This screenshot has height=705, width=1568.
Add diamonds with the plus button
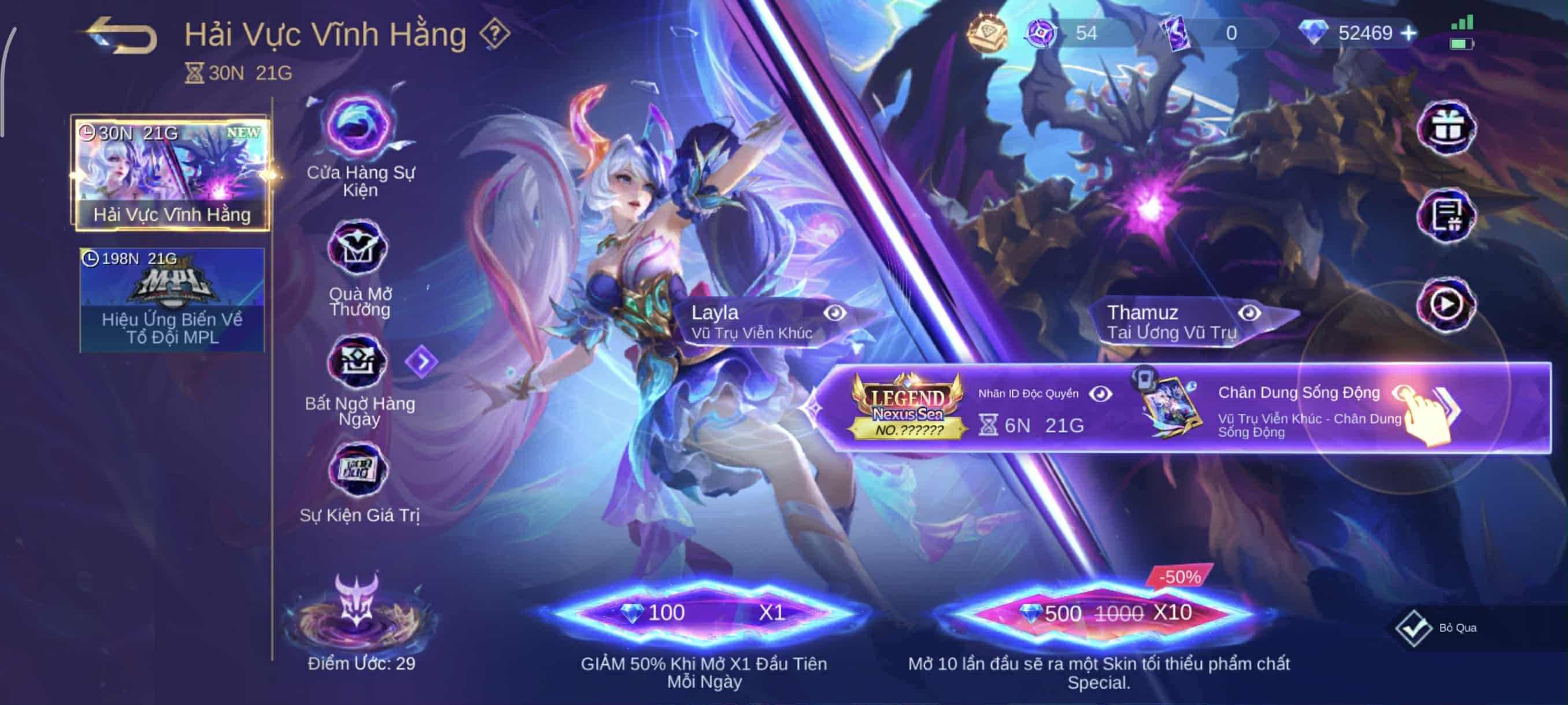(1408, 33)
